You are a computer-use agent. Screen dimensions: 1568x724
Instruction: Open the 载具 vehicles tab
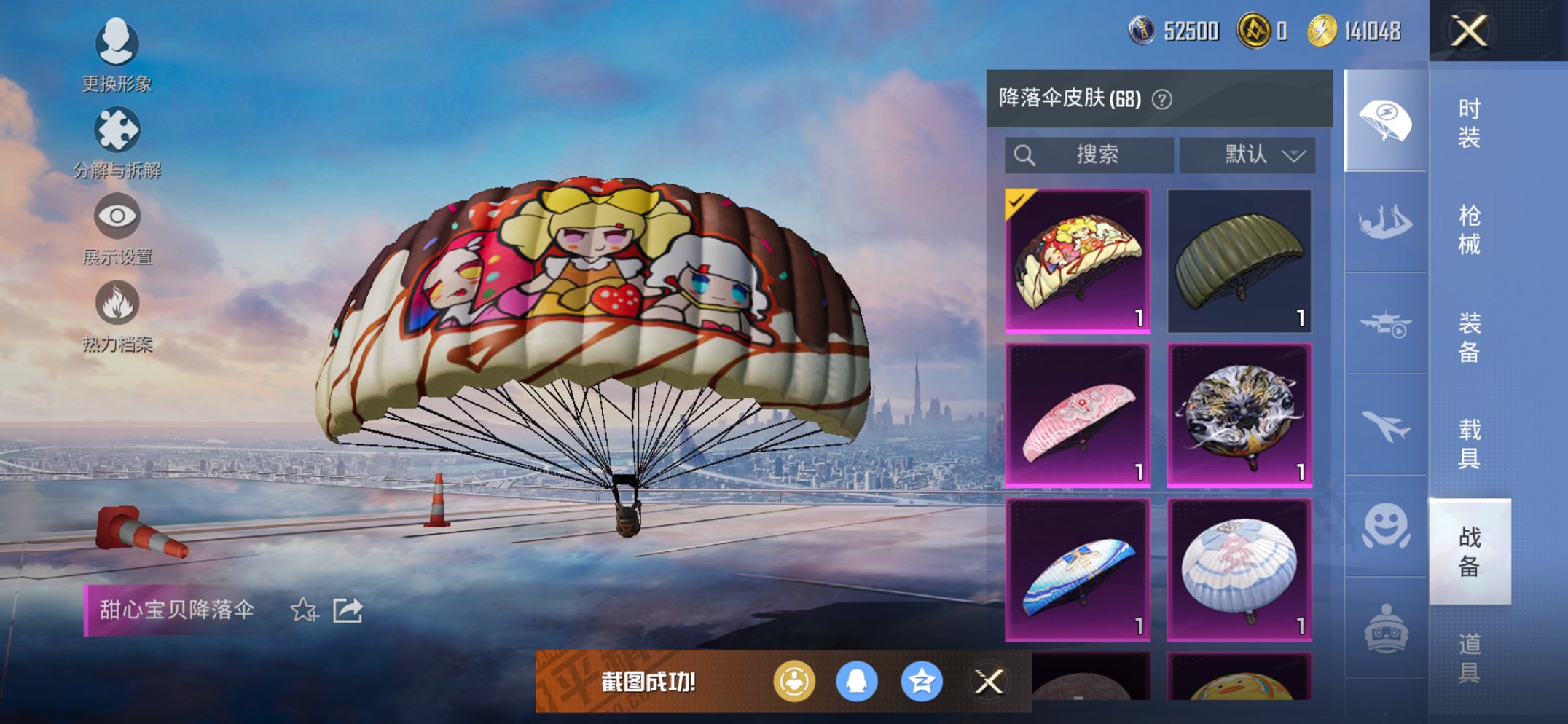tap(1468, 444)
